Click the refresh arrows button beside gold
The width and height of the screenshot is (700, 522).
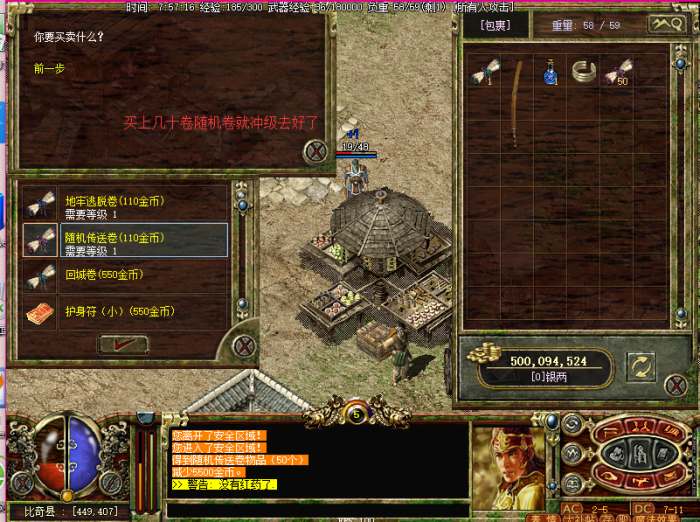[640, 367]
